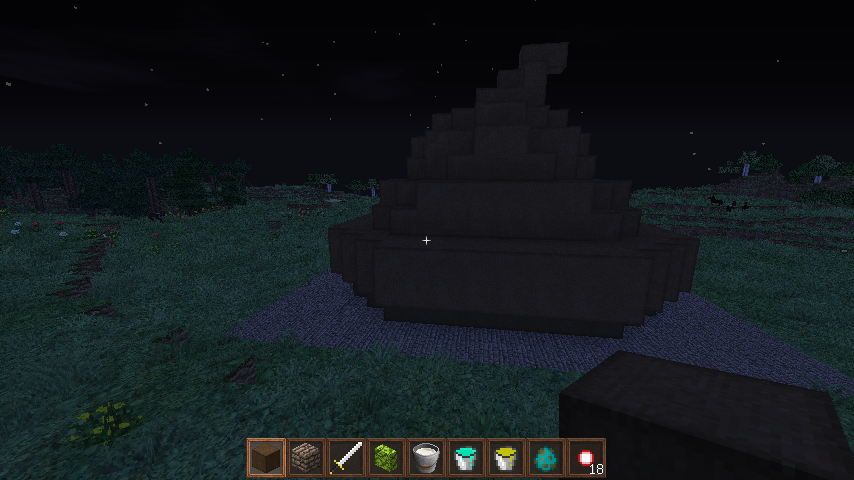The width and height of the screenshot is (854, 480).
Task: Pick the white milk bucket slot
Action: tap(426, 458)
